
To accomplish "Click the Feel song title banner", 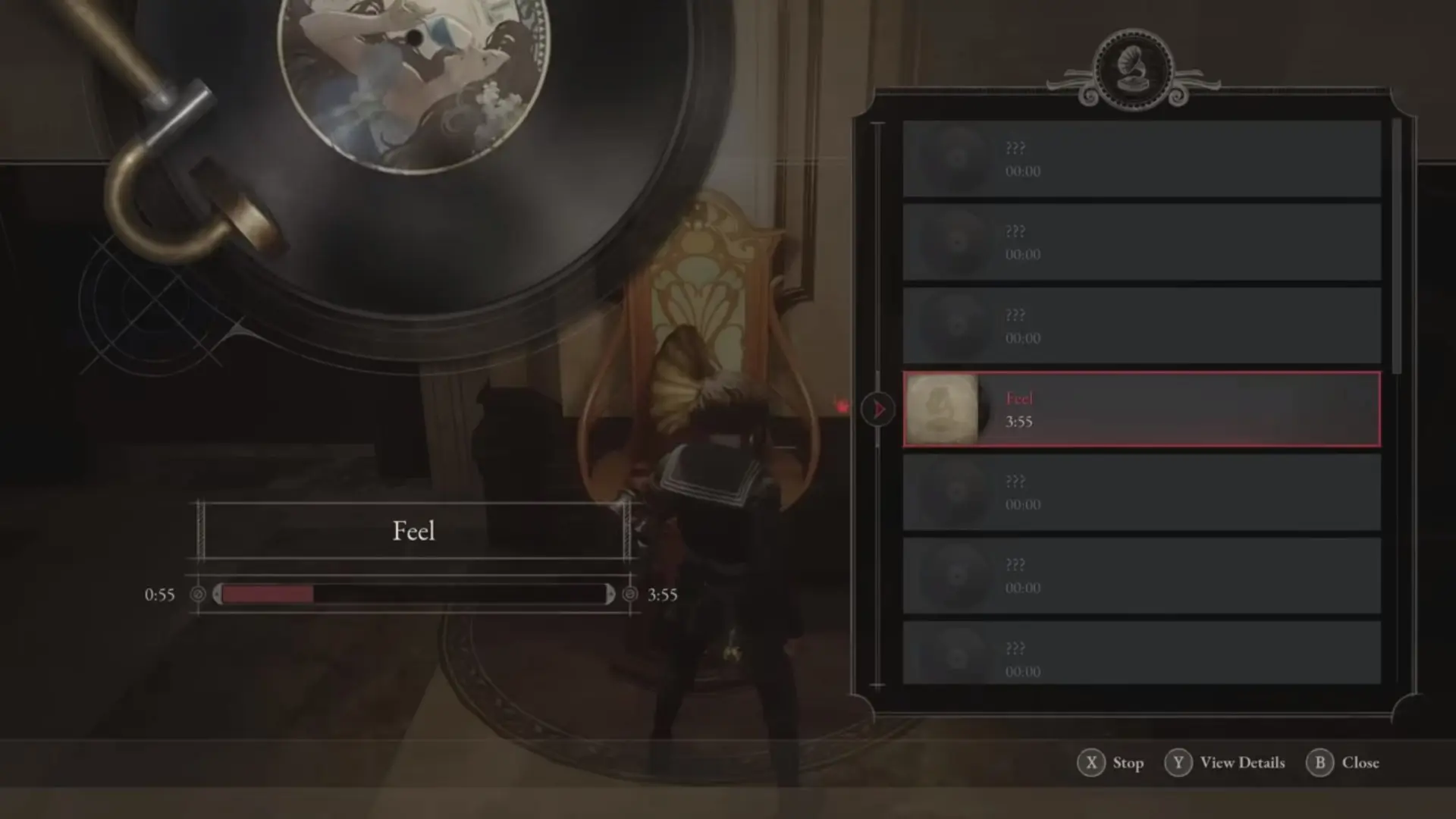I will [413, 530].
